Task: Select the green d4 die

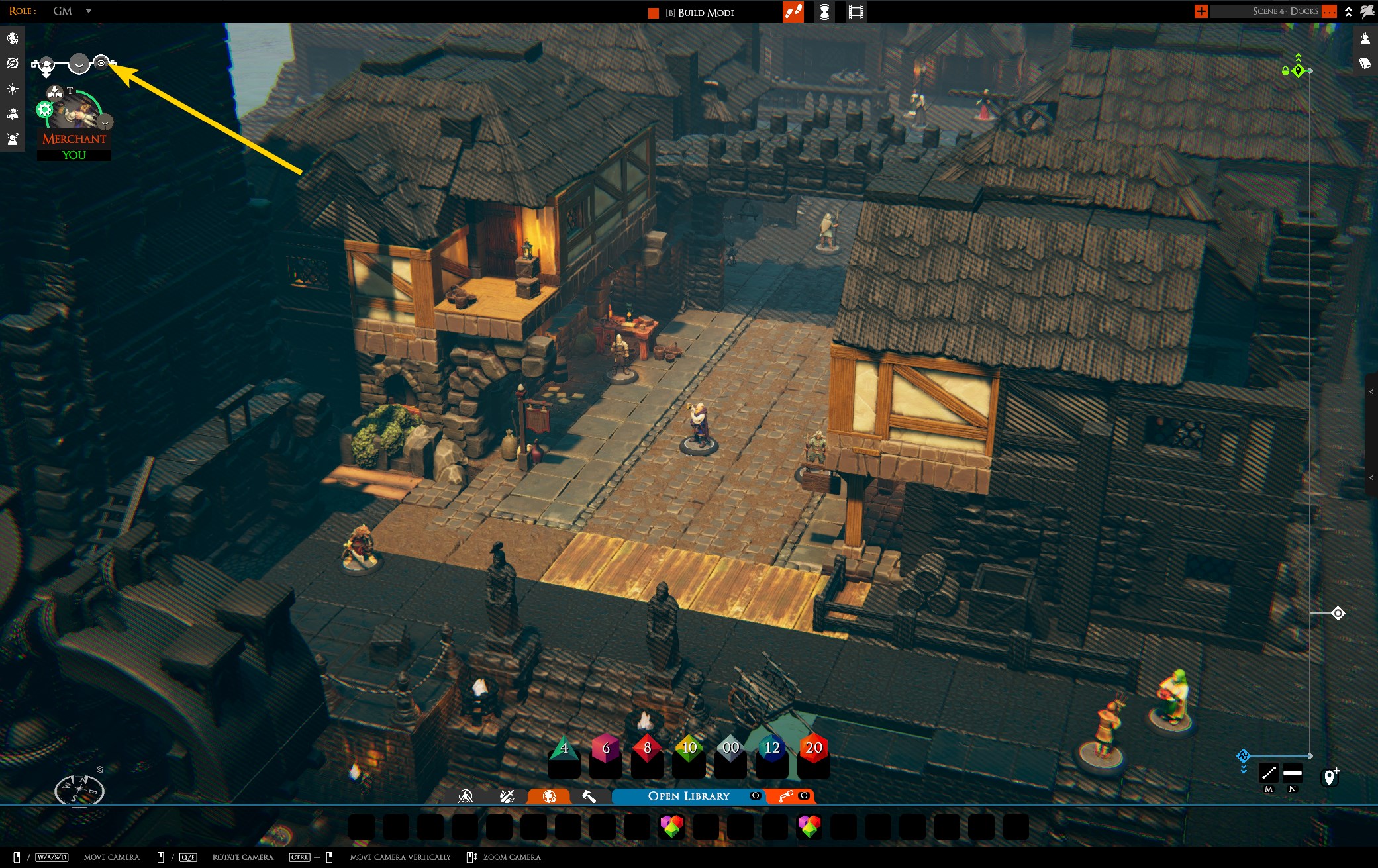Action: 564,750
